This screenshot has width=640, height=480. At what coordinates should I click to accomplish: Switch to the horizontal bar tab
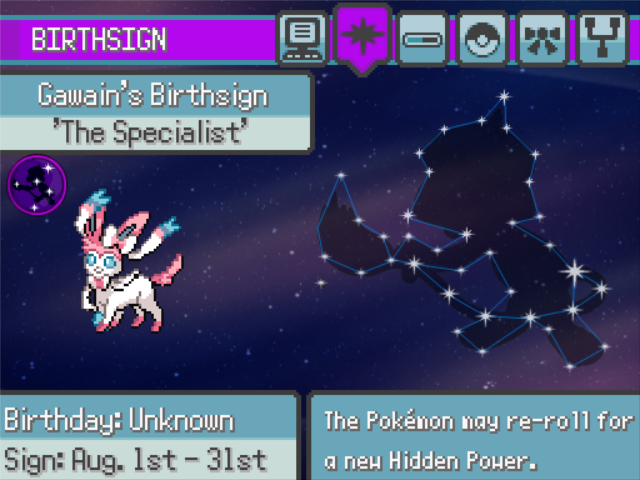point(420,38)
